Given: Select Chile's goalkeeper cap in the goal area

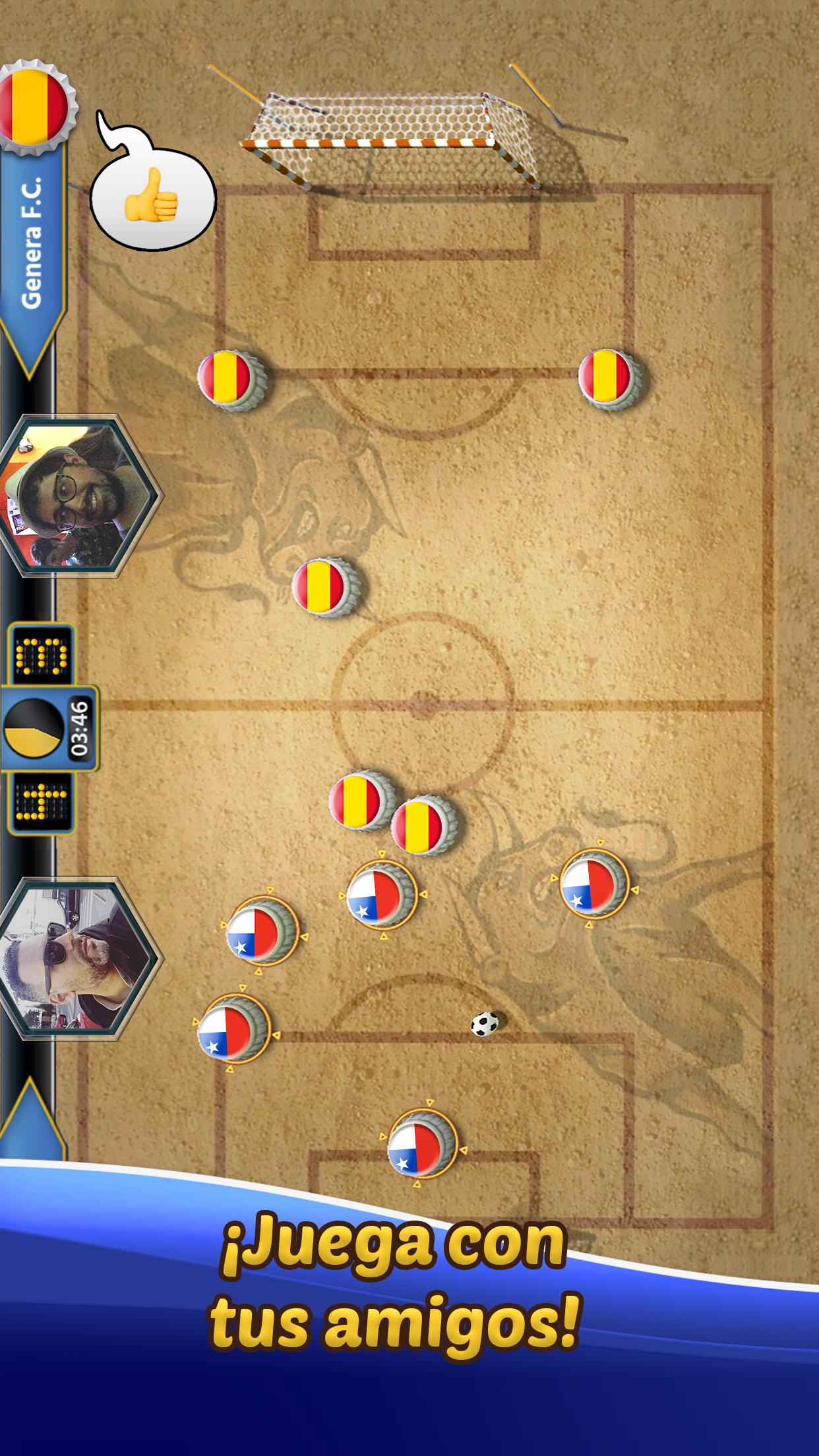Looking at the screenshot, I should coord(423,1144).
